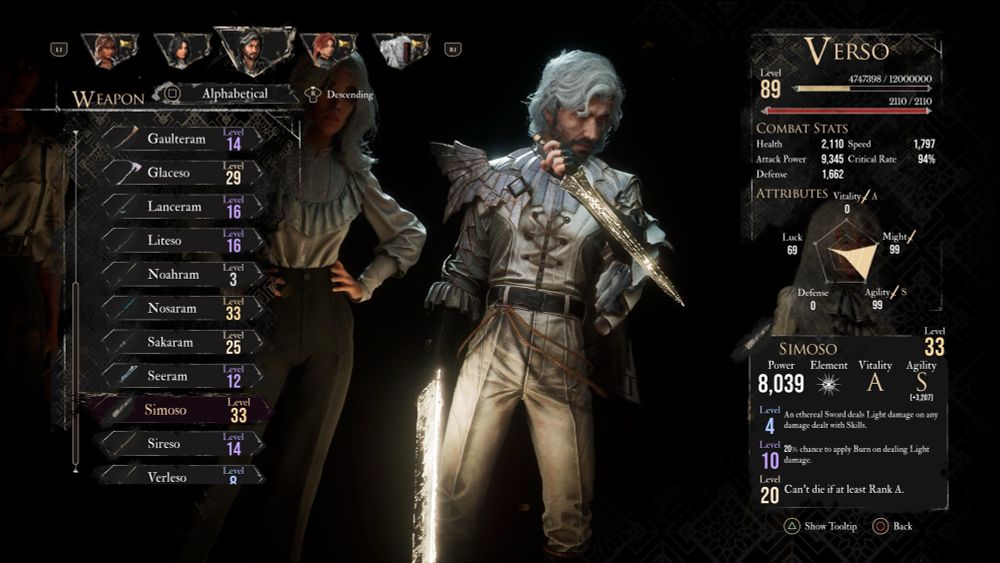Switch to the white furry character portrait tab
The height and width of the screenshot is (563, 1000).
(398, 50)
